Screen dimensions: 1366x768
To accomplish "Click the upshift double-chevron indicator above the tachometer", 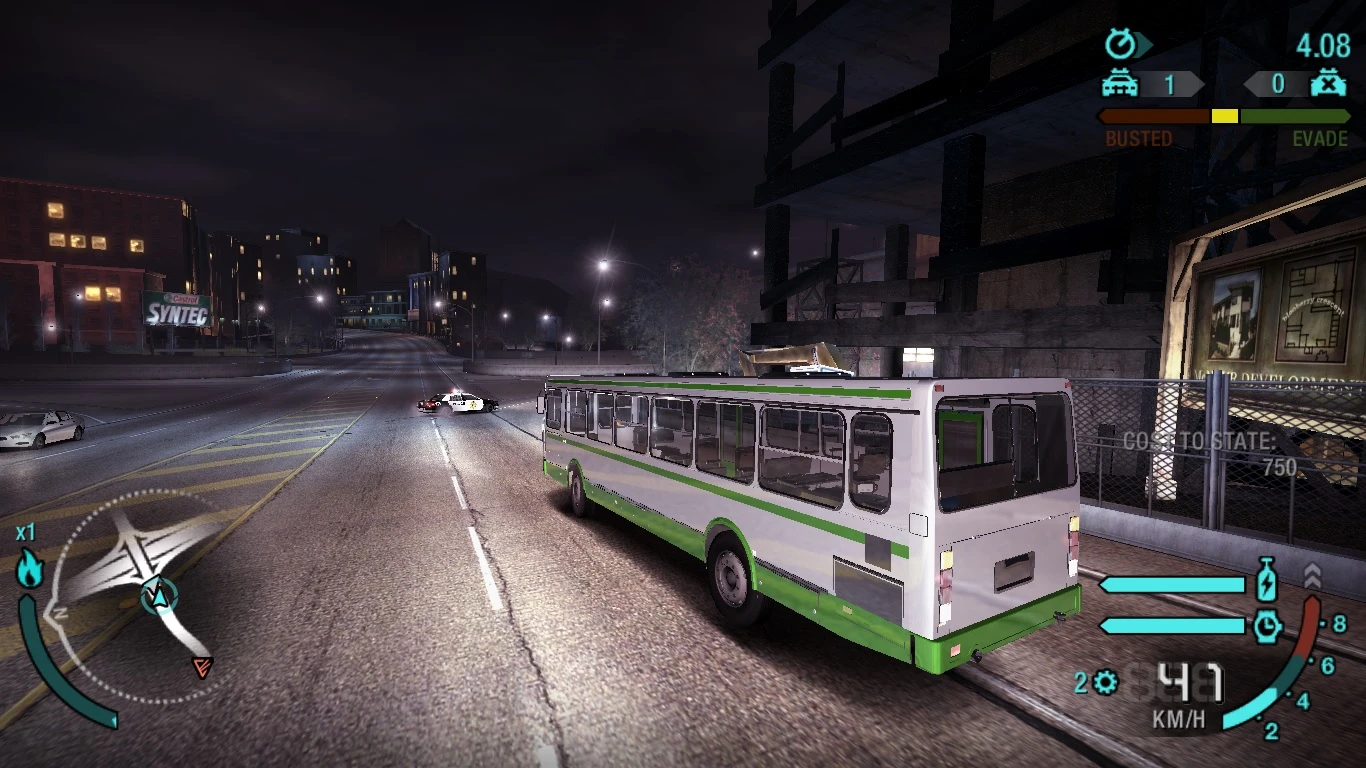I will click(x=1312, y=575).
